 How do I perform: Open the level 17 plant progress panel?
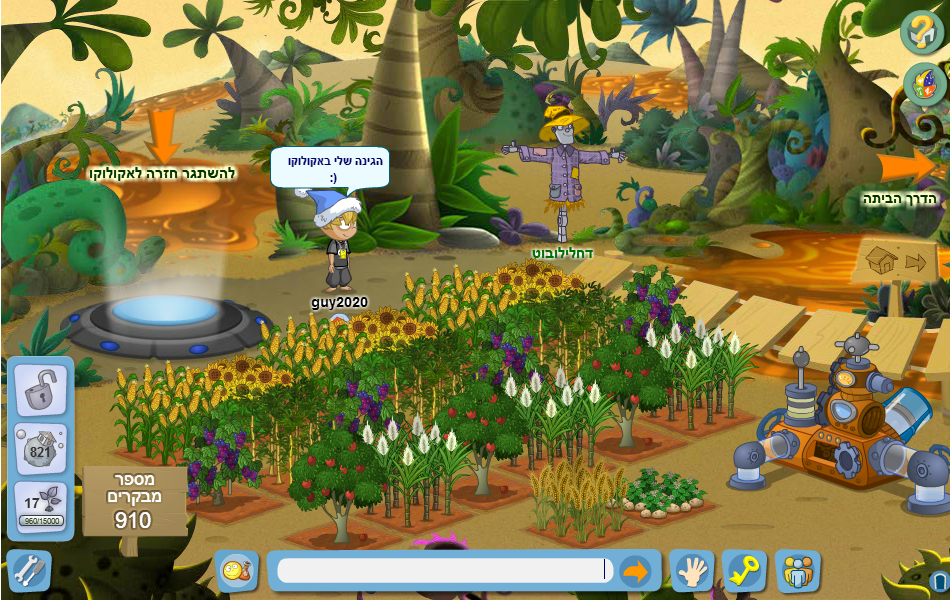(x=40, y=506)
